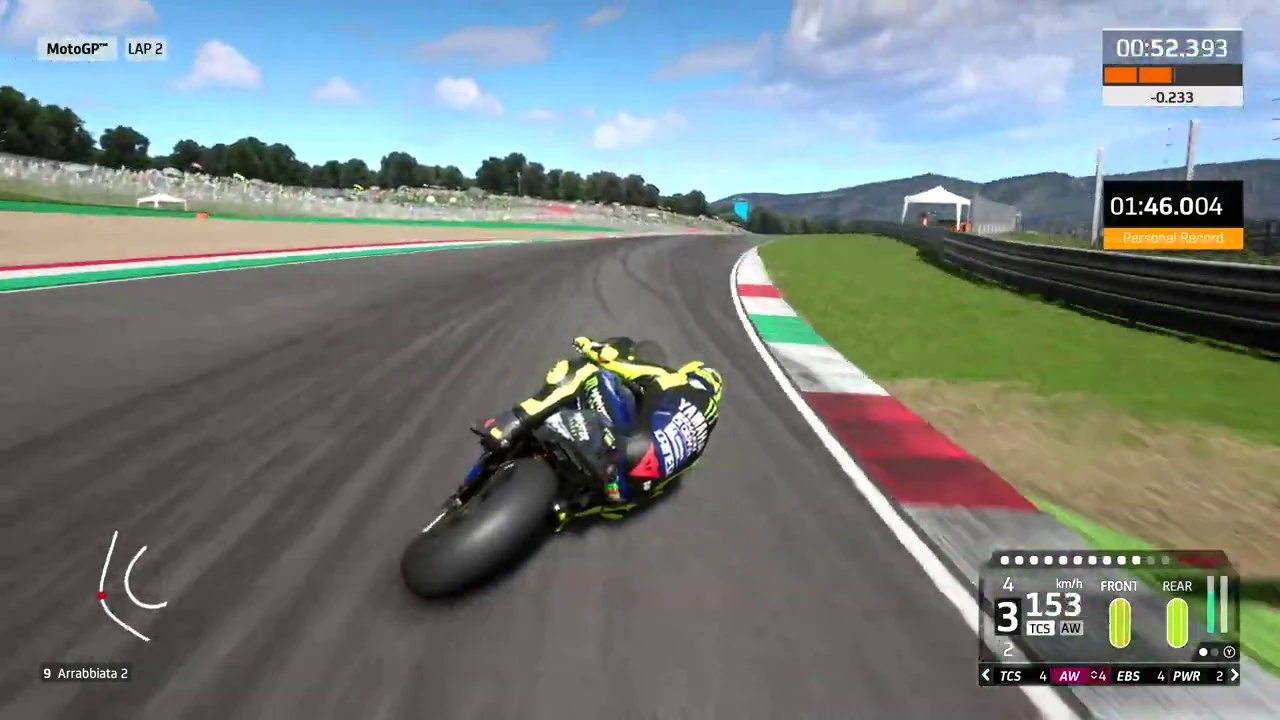
Task: Click the TCS badge under the speedometer
Action: (x=1040, y=628)
